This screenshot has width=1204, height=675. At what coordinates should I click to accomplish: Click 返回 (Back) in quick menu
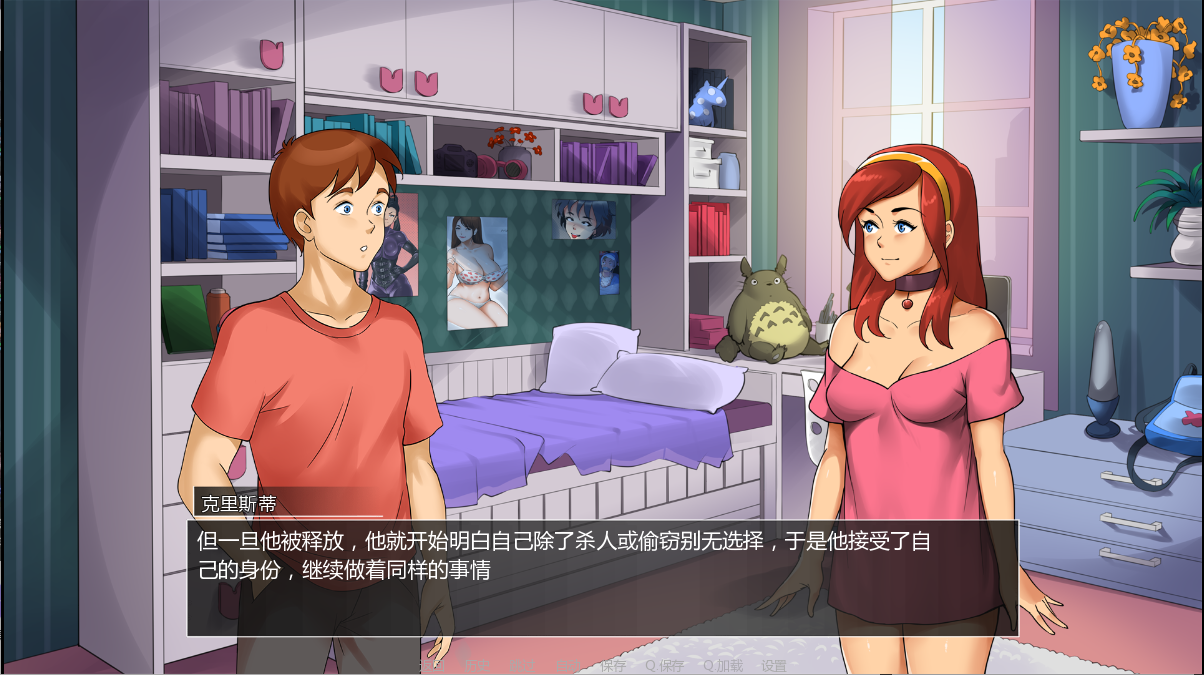pos(432,665)
